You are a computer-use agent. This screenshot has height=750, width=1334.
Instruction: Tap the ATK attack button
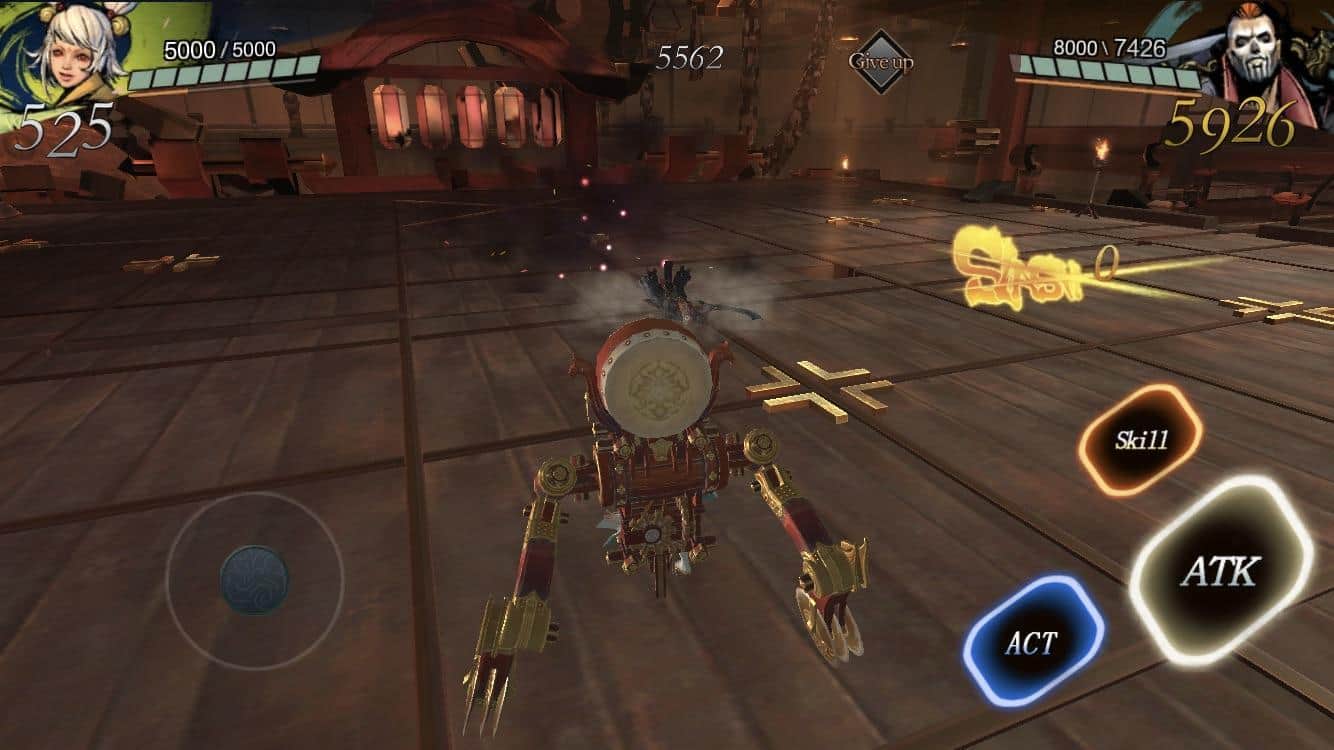pos(1221,570)
